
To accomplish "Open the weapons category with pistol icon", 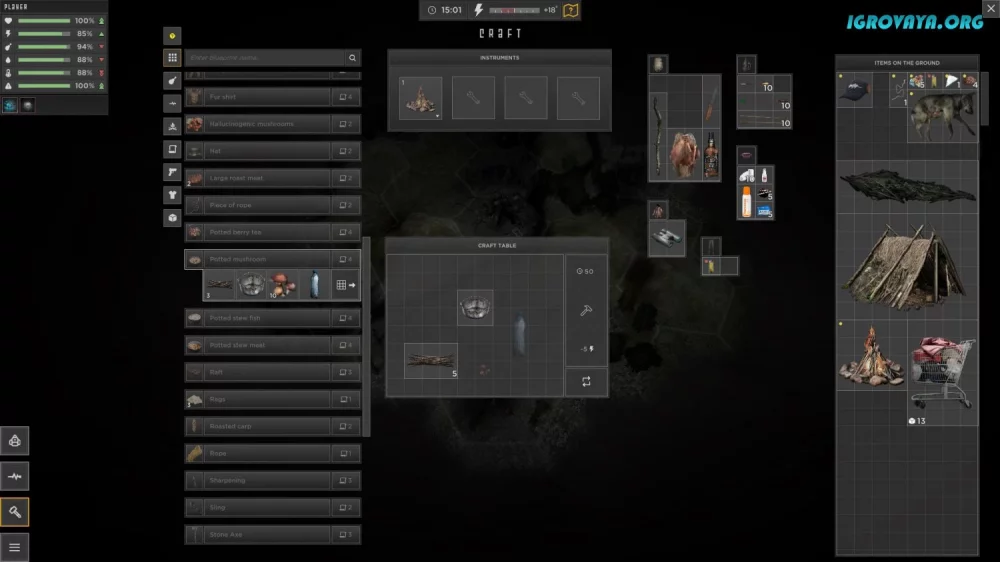I will point(172,172).
